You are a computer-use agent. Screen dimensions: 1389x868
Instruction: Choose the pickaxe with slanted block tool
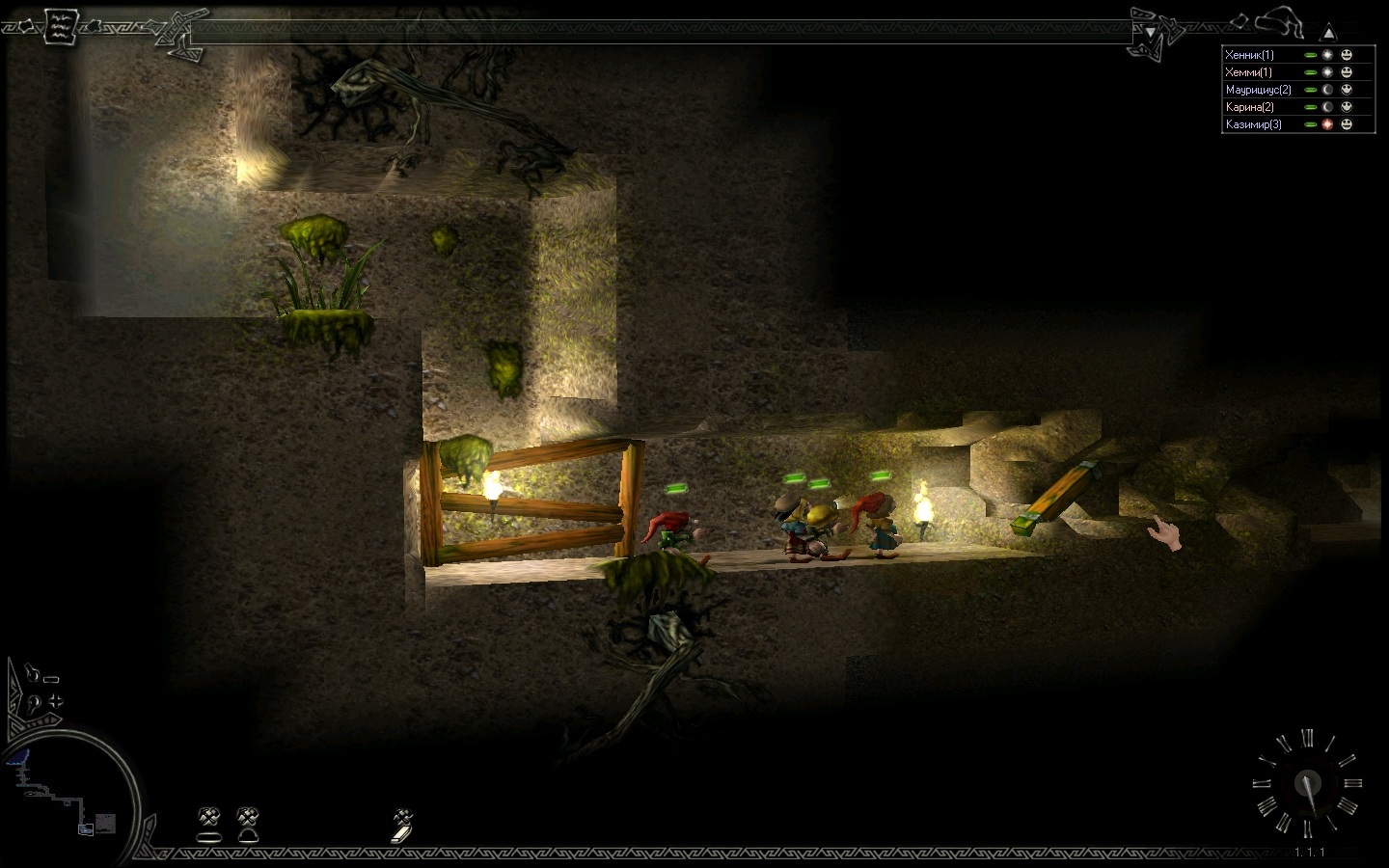[x=403, y=825]
